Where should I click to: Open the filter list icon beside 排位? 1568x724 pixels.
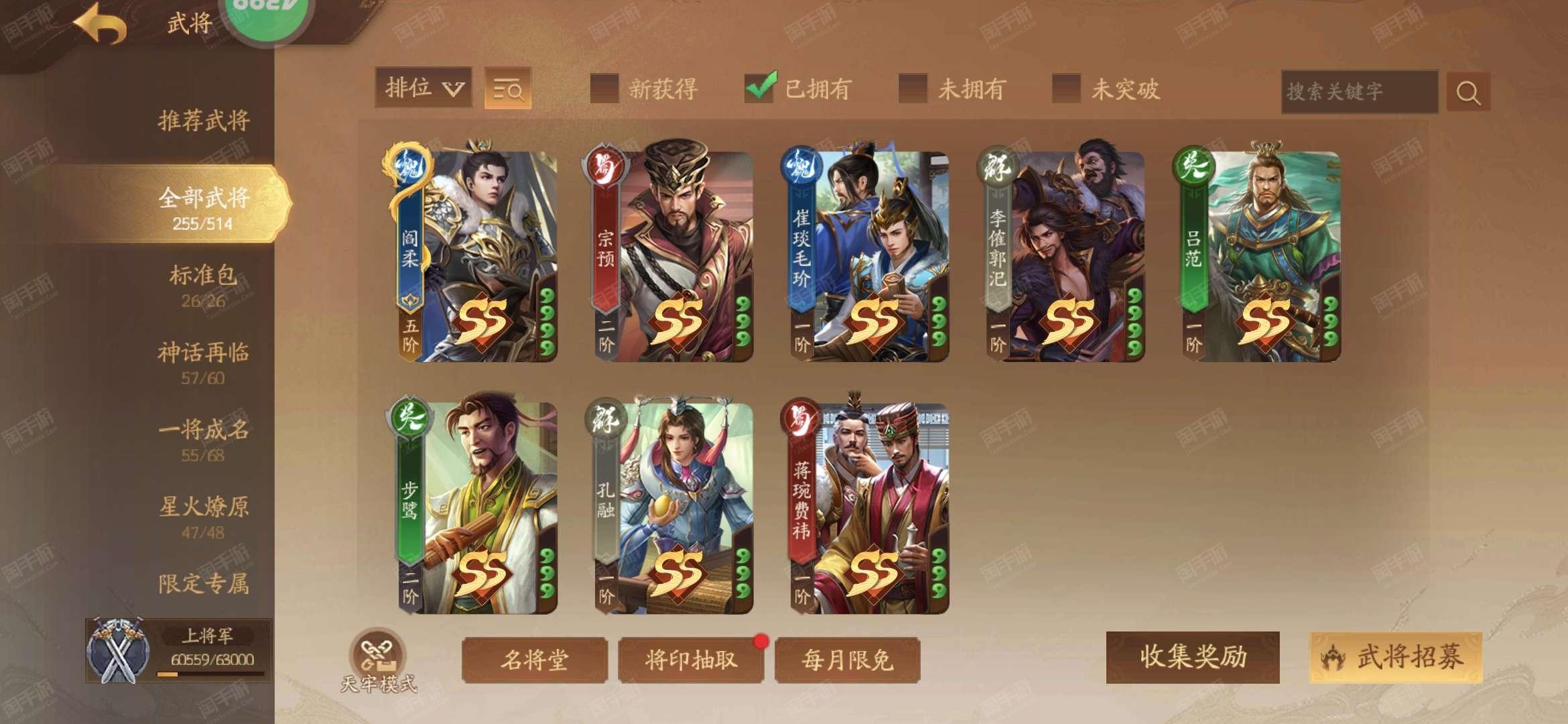510,88
